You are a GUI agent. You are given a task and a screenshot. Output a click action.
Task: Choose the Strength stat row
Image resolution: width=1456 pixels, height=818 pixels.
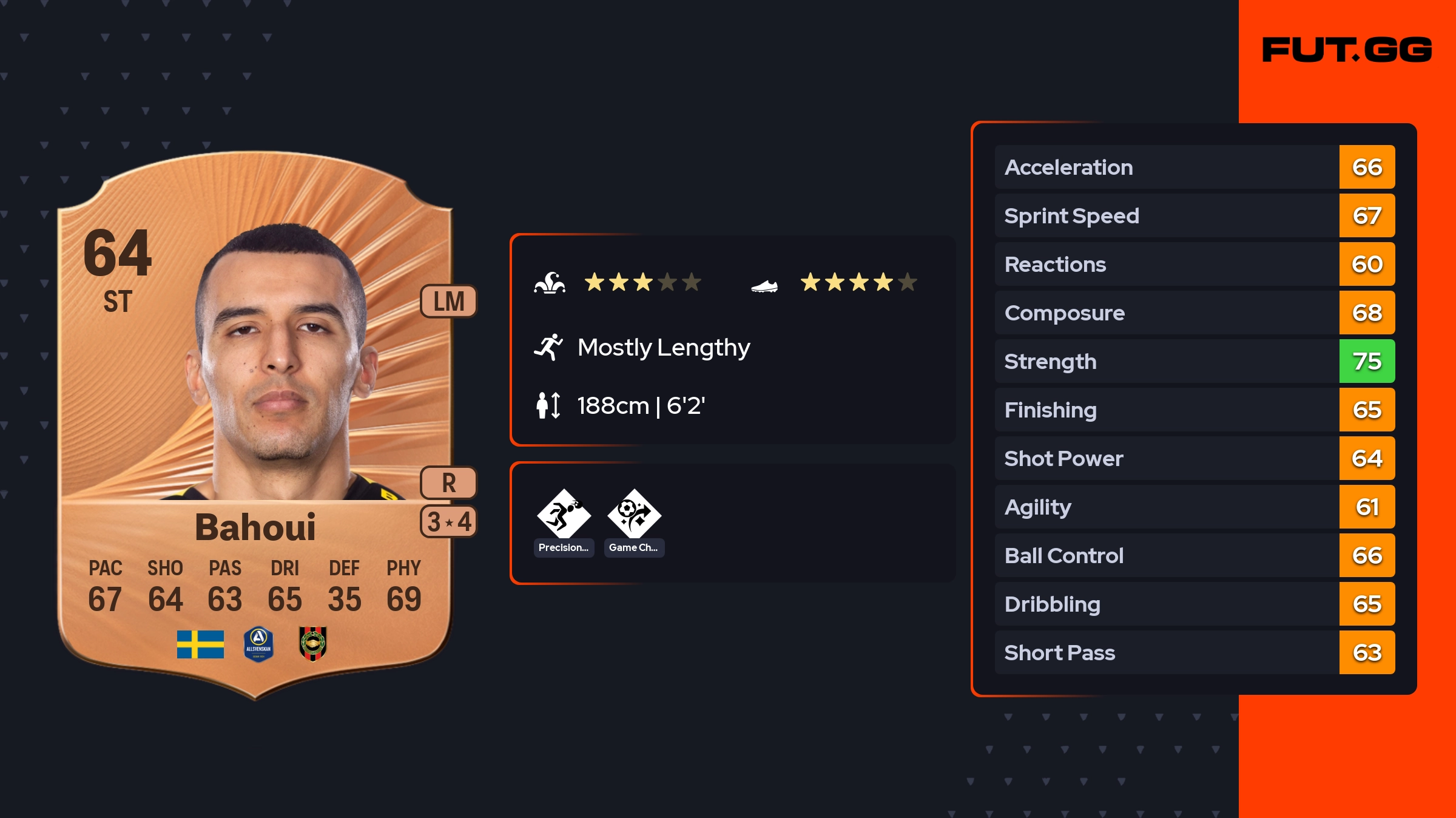pos(1194,361)
